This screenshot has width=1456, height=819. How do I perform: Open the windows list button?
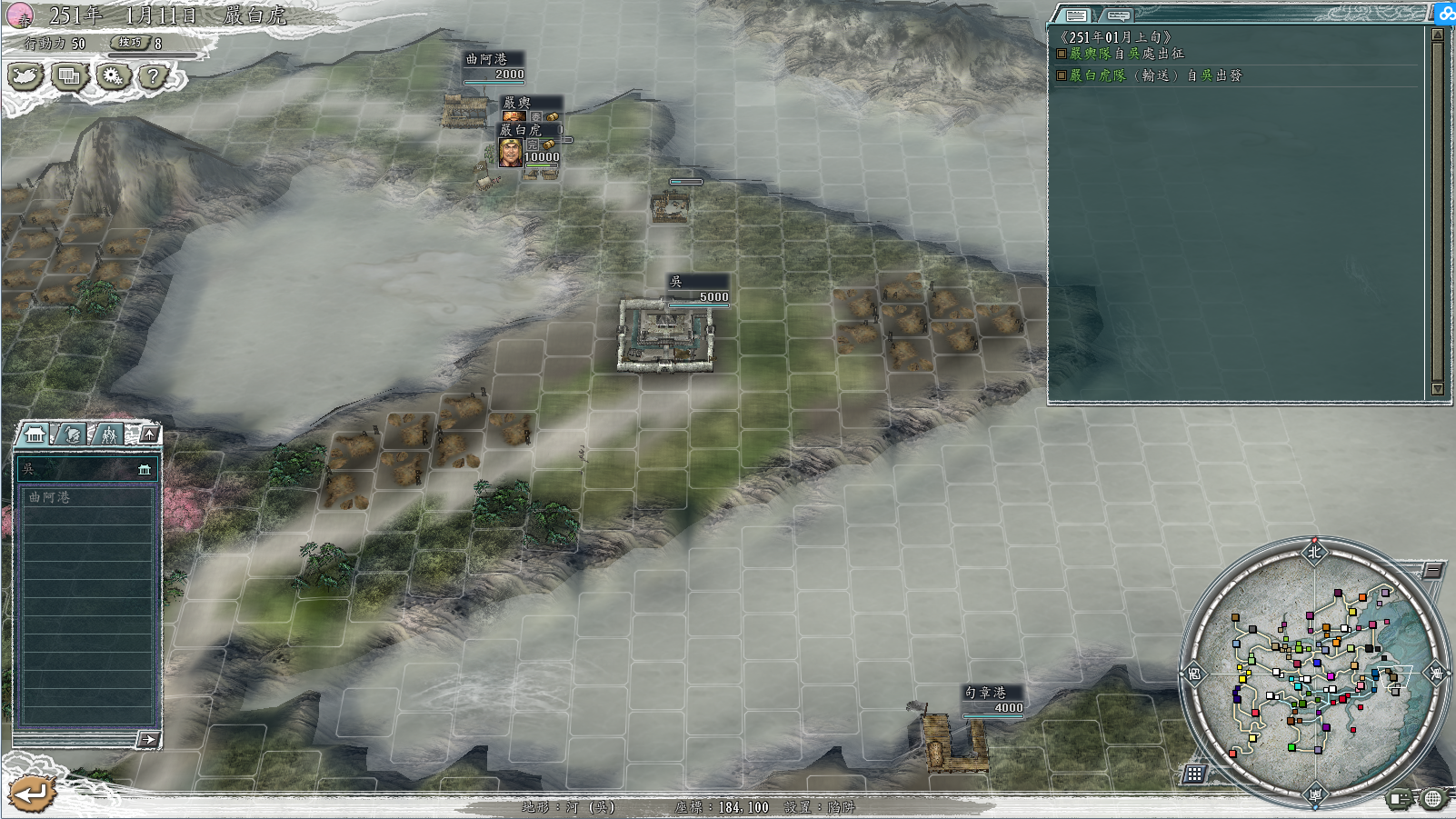point(68,76)
